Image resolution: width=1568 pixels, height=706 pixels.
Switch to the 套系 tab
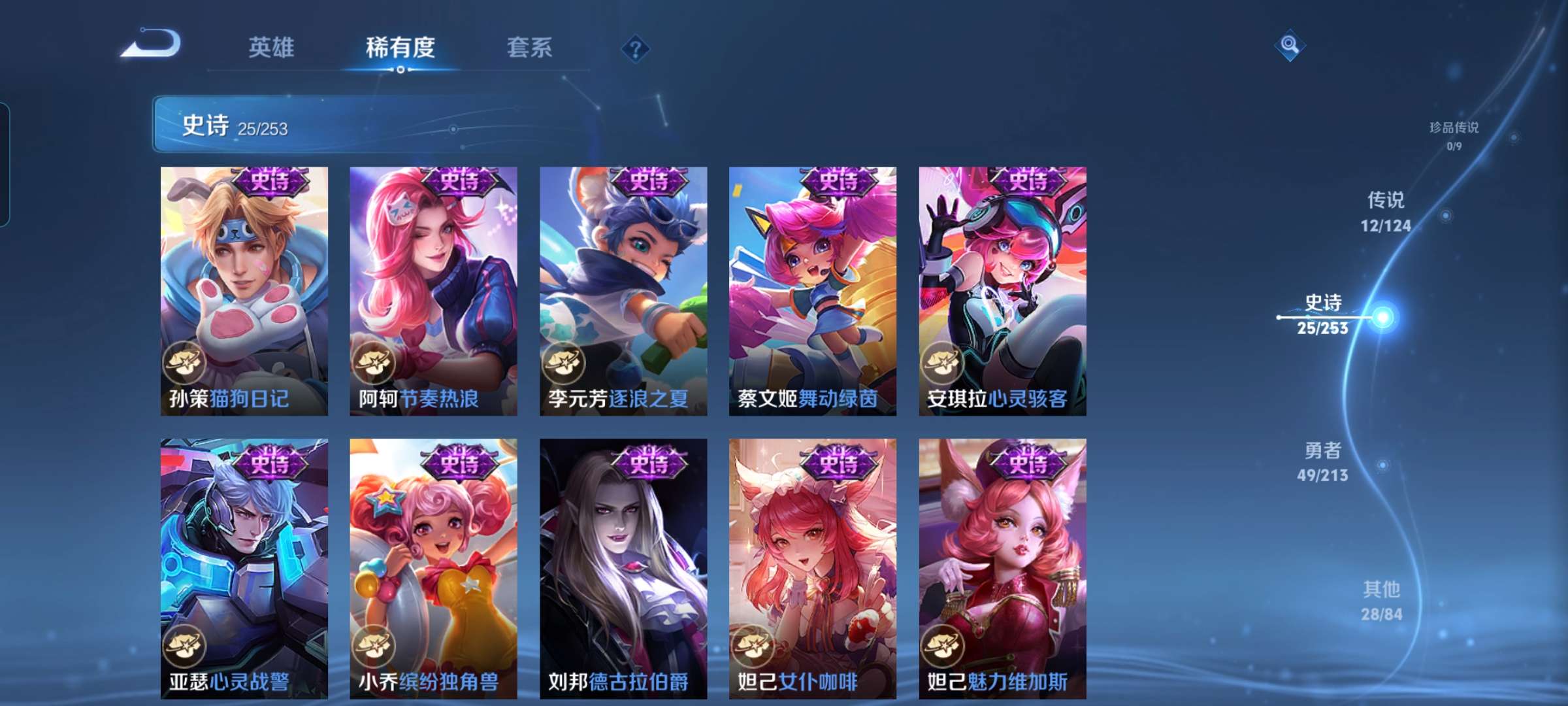pyautogui.click(x=531, y=47)
